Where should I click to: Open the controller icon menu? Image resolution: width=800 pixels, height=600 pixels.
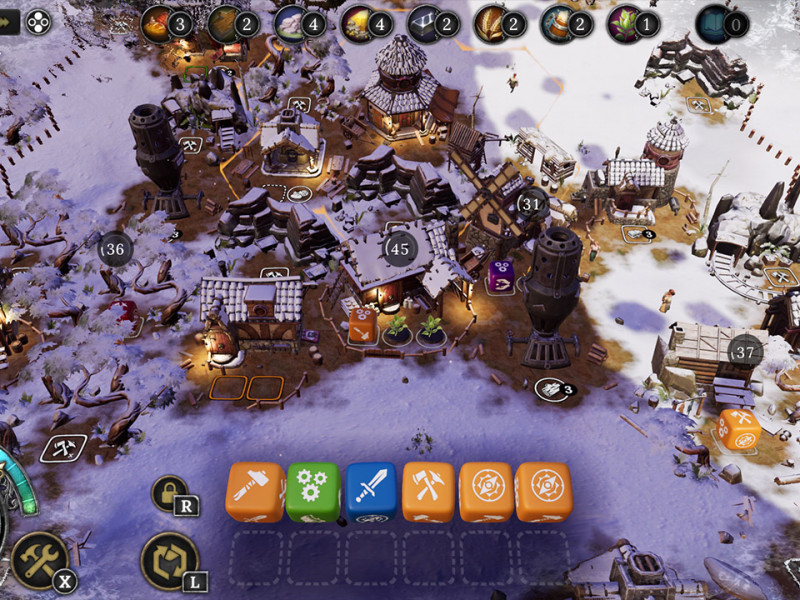tap(38, 19)
